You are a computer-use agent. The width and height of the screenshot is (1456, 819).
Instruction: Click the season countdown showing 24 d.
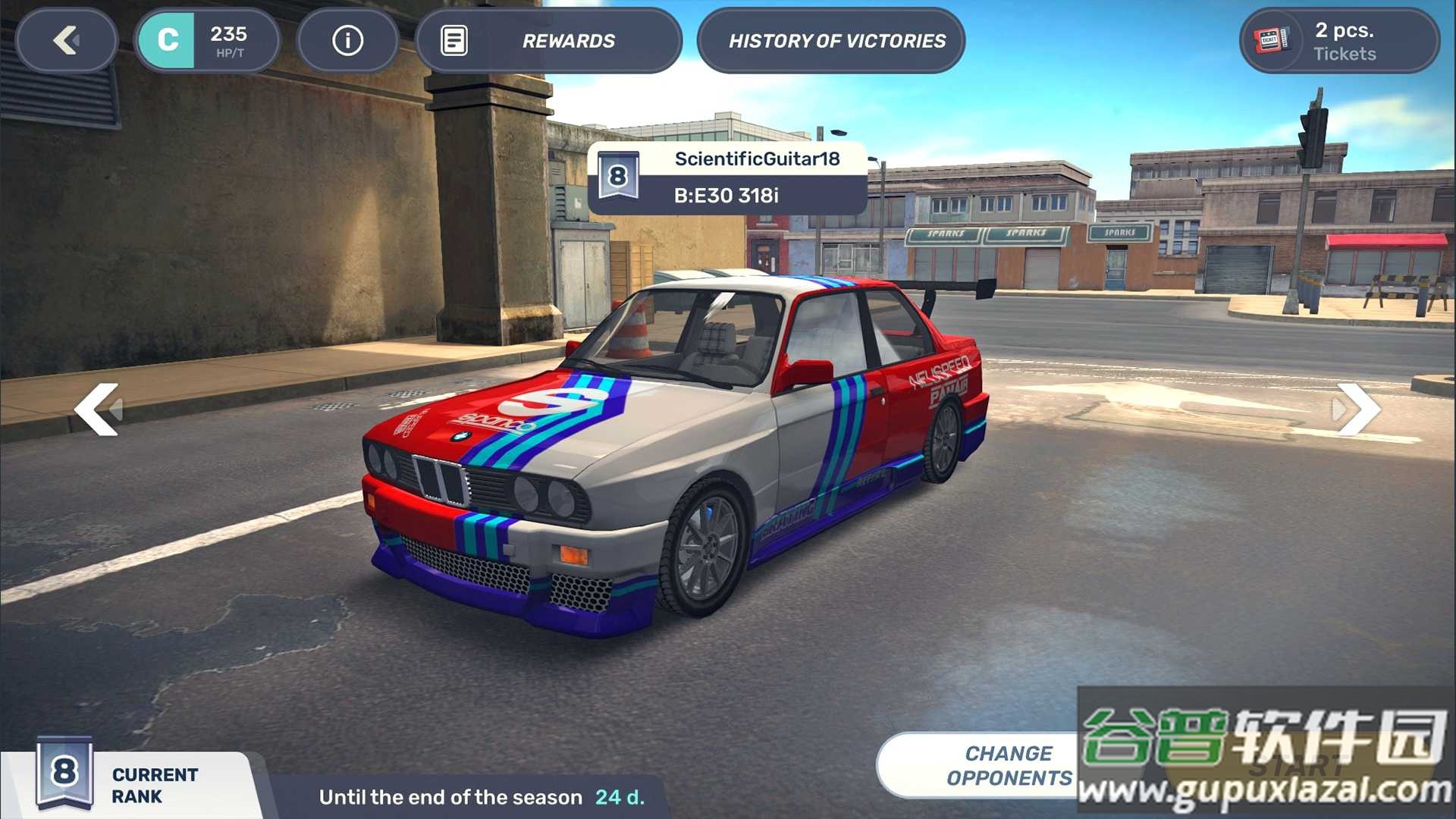click(x=617, y=797)
